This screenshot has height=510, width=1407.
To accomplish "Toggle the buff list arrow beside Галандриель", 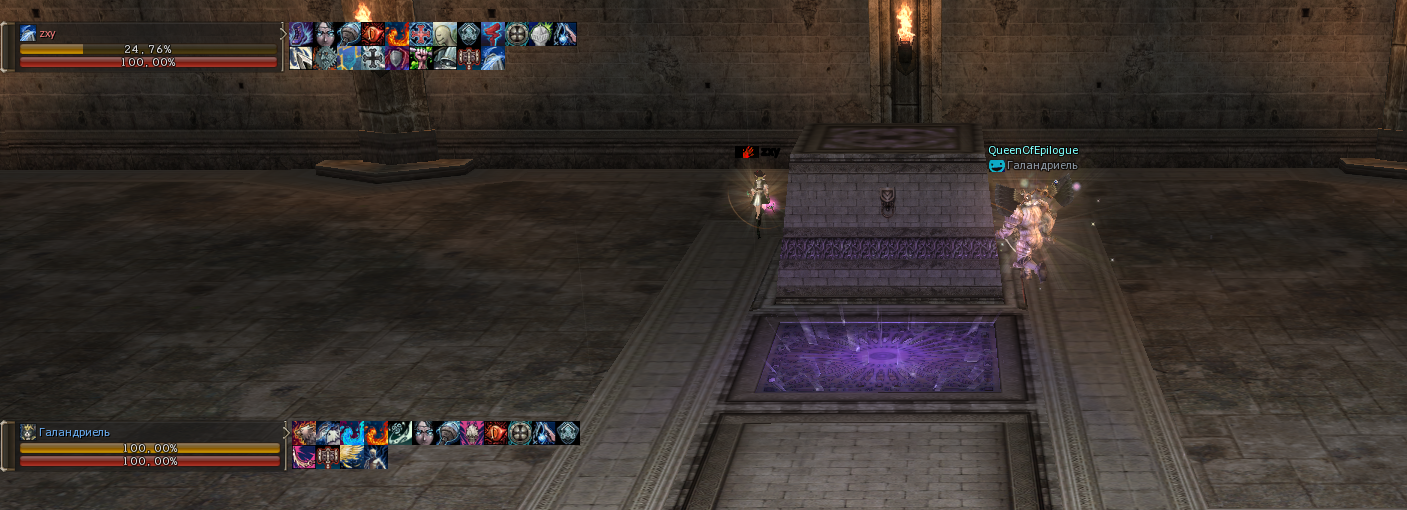I will point(287,433).
